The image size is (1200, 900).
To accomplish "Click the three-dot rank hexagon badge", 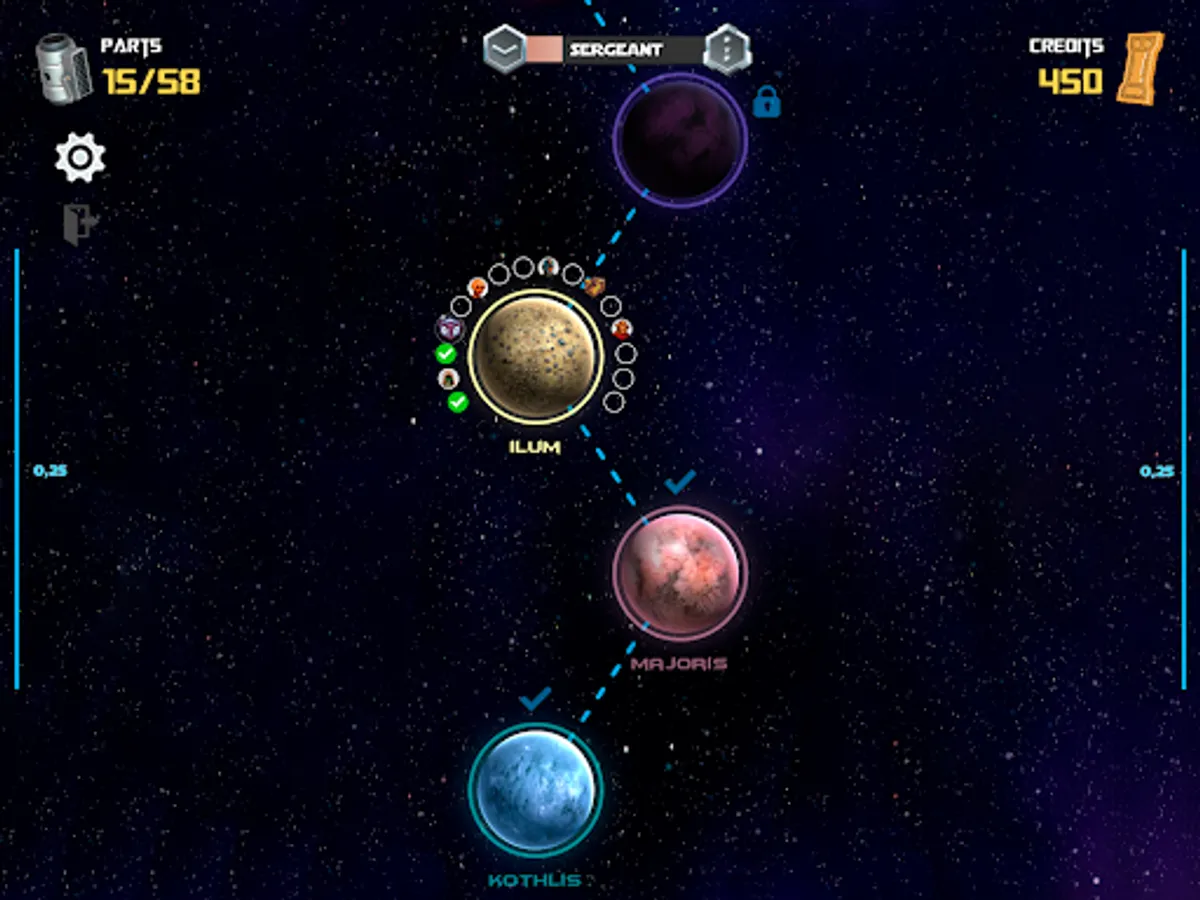I will [x=727, y=49].
